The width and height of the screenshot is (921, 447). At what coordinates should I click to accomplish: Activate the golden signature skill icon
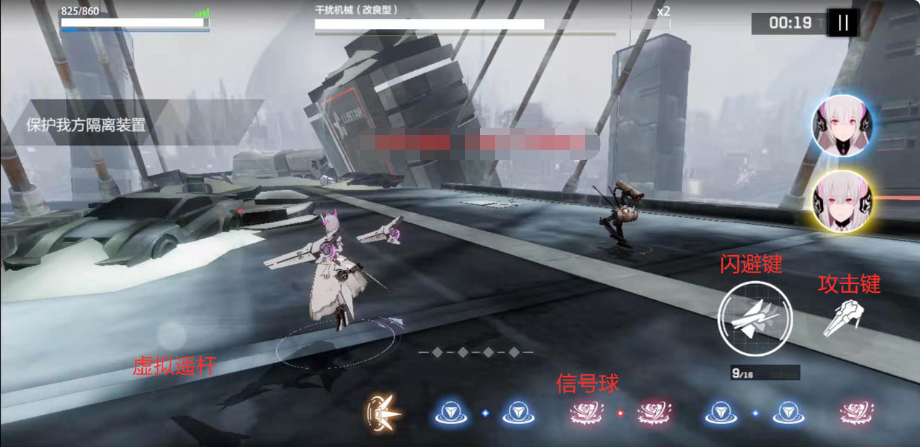(384, 411)
